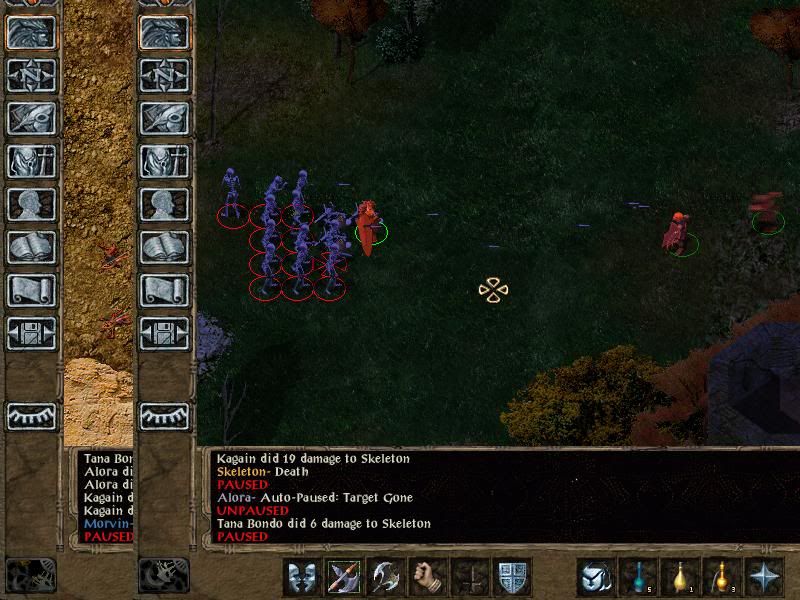The width and height of the screenshot is (800, 600).
Task: Drink the yellow potion with count 1
Action: pyautogui.click(x=681, y=578)
